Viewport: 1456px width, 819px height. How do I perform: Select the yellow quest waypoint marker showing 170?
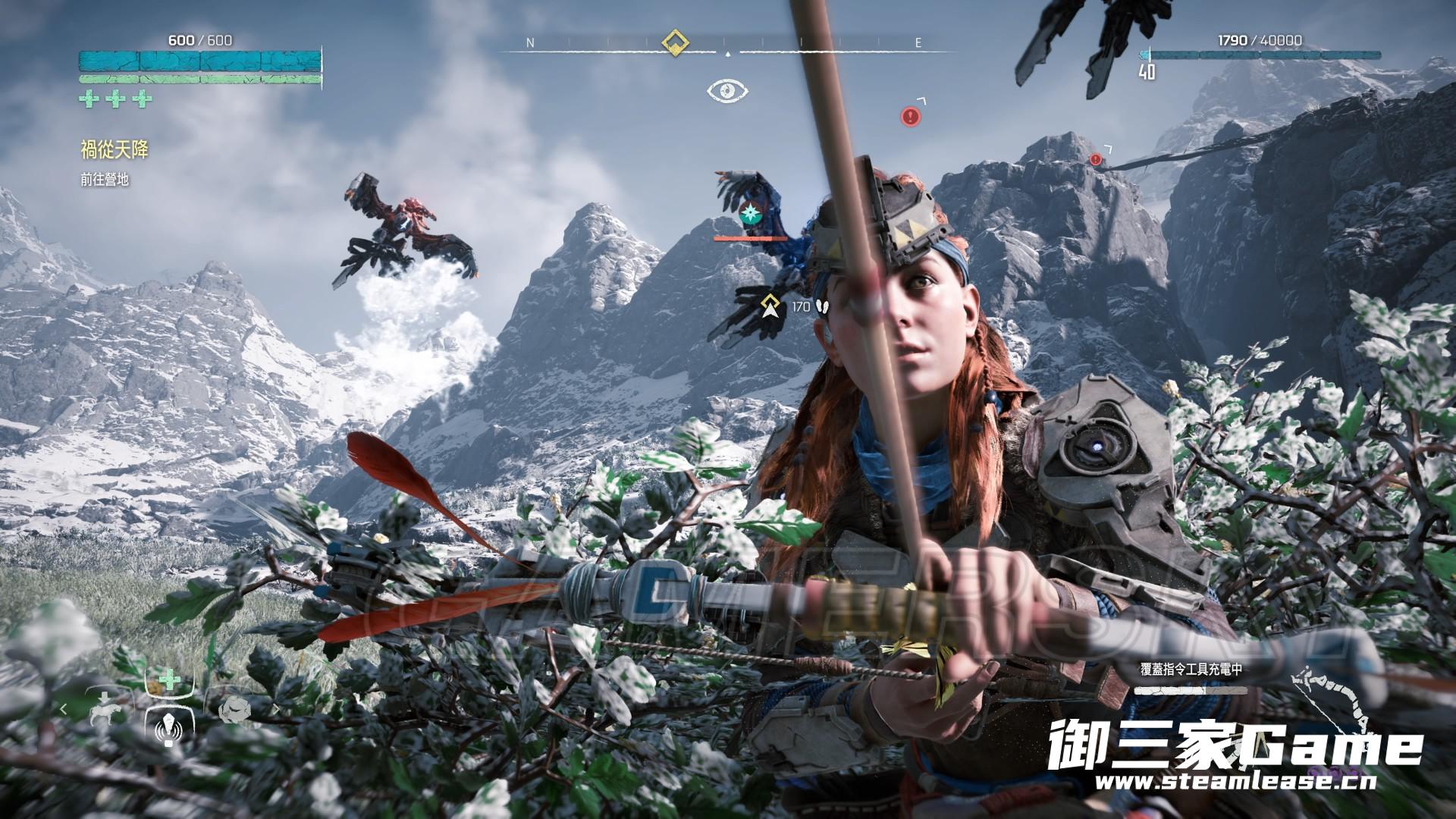pyautogui.click(x=771, y=306)
